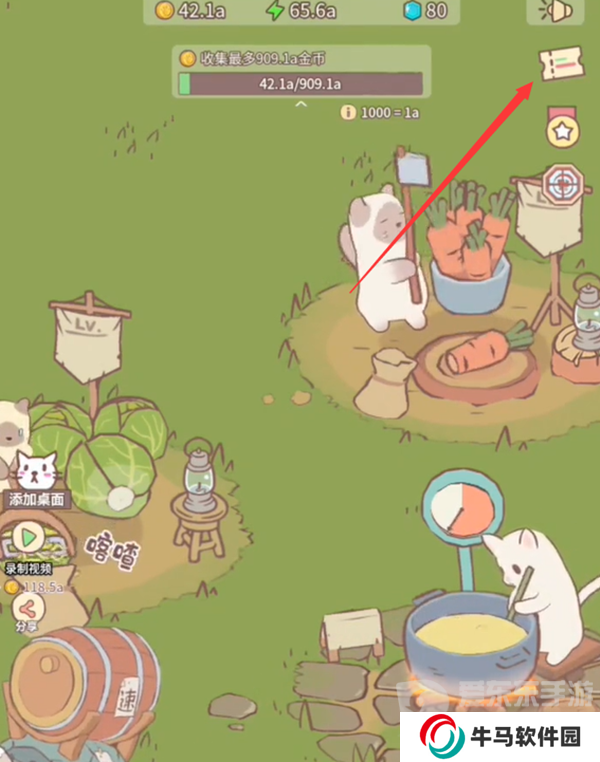Collapse the gold collection quest panel arrow

tap(301, 105)
